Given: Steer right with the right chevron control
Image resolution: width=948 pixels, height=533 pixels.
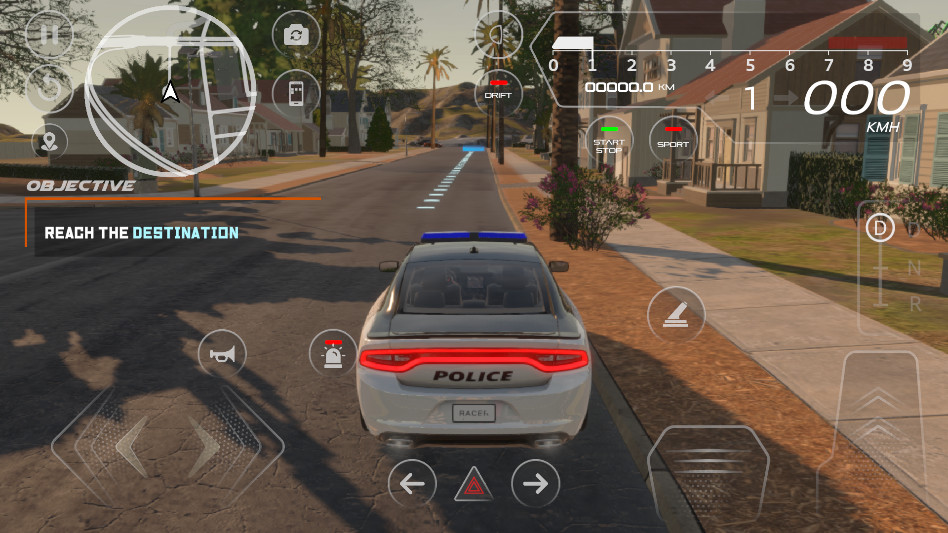Looking at the screenshot, I should coord(207,446).
